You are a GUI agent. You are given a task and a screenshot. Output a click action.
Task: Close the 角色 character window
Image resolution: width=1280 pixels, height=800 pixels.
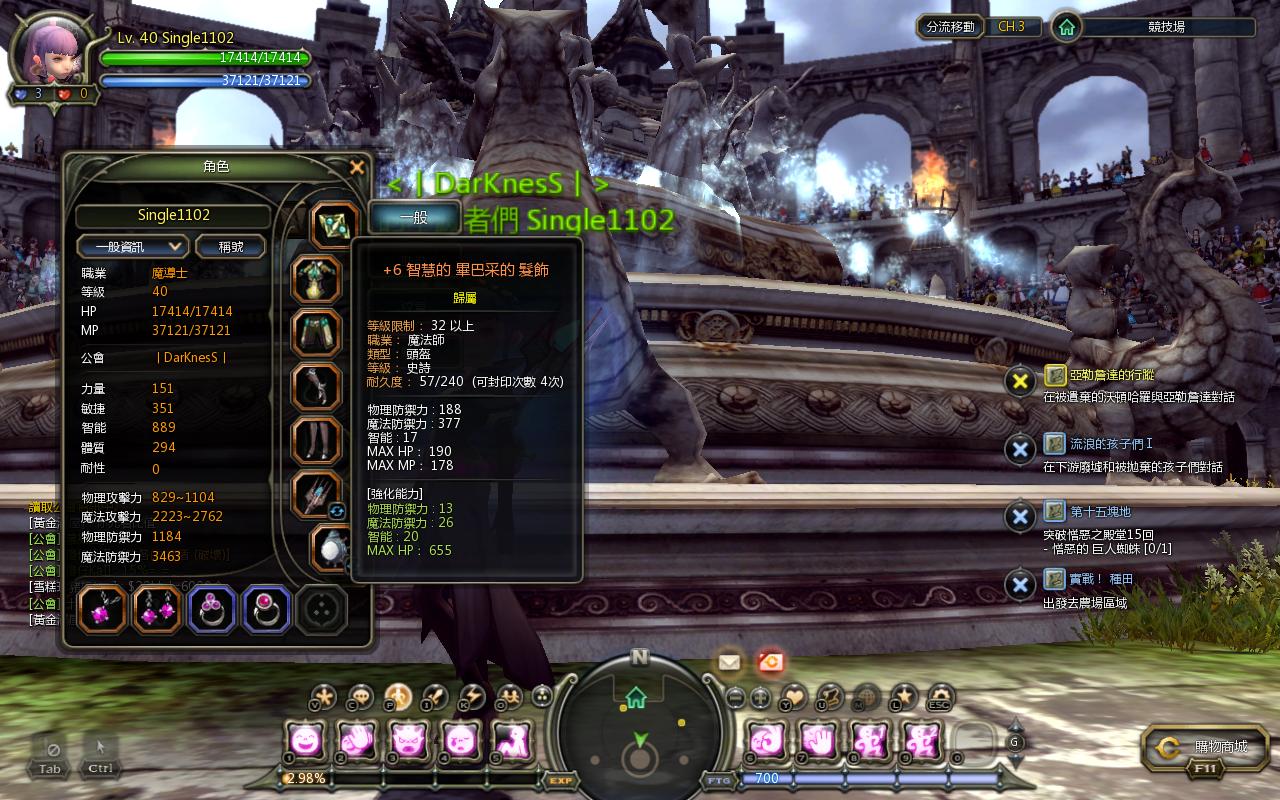tap(357, 168)
